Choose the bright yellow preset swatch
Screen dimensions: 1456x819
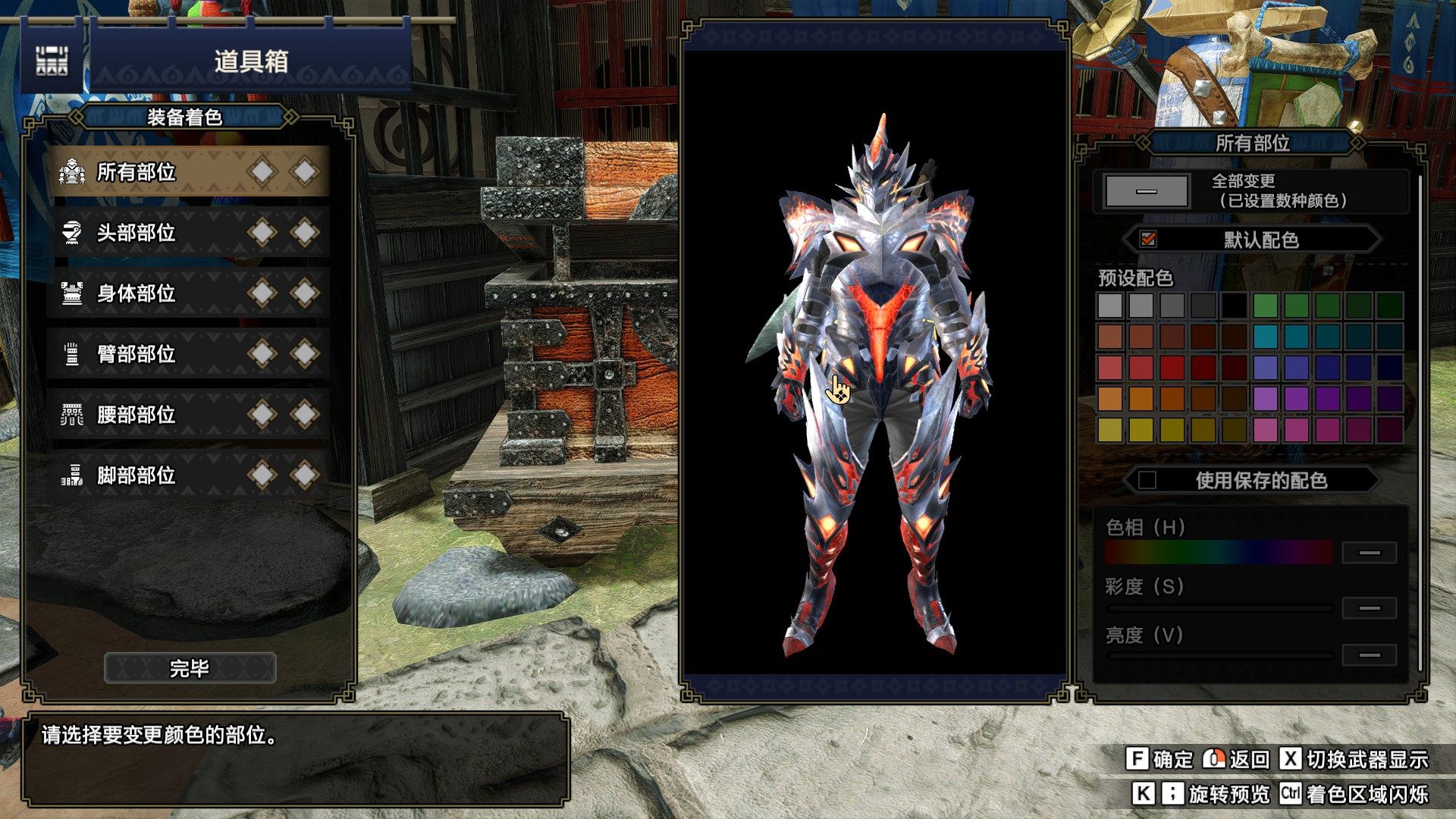[1141, 430]
